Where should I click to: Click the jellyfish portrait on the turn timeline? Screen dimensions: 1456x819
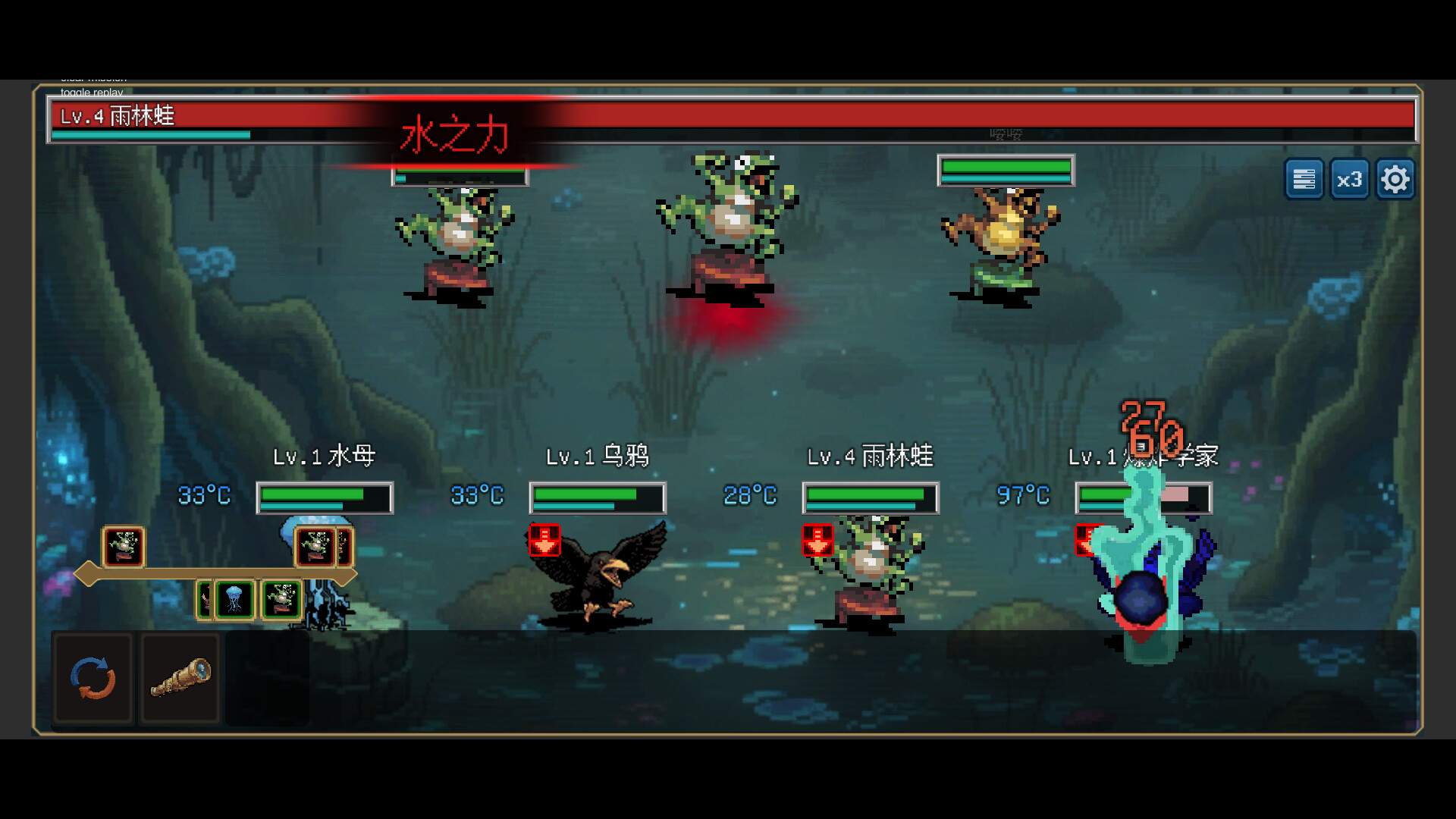(x=234, y=599)
